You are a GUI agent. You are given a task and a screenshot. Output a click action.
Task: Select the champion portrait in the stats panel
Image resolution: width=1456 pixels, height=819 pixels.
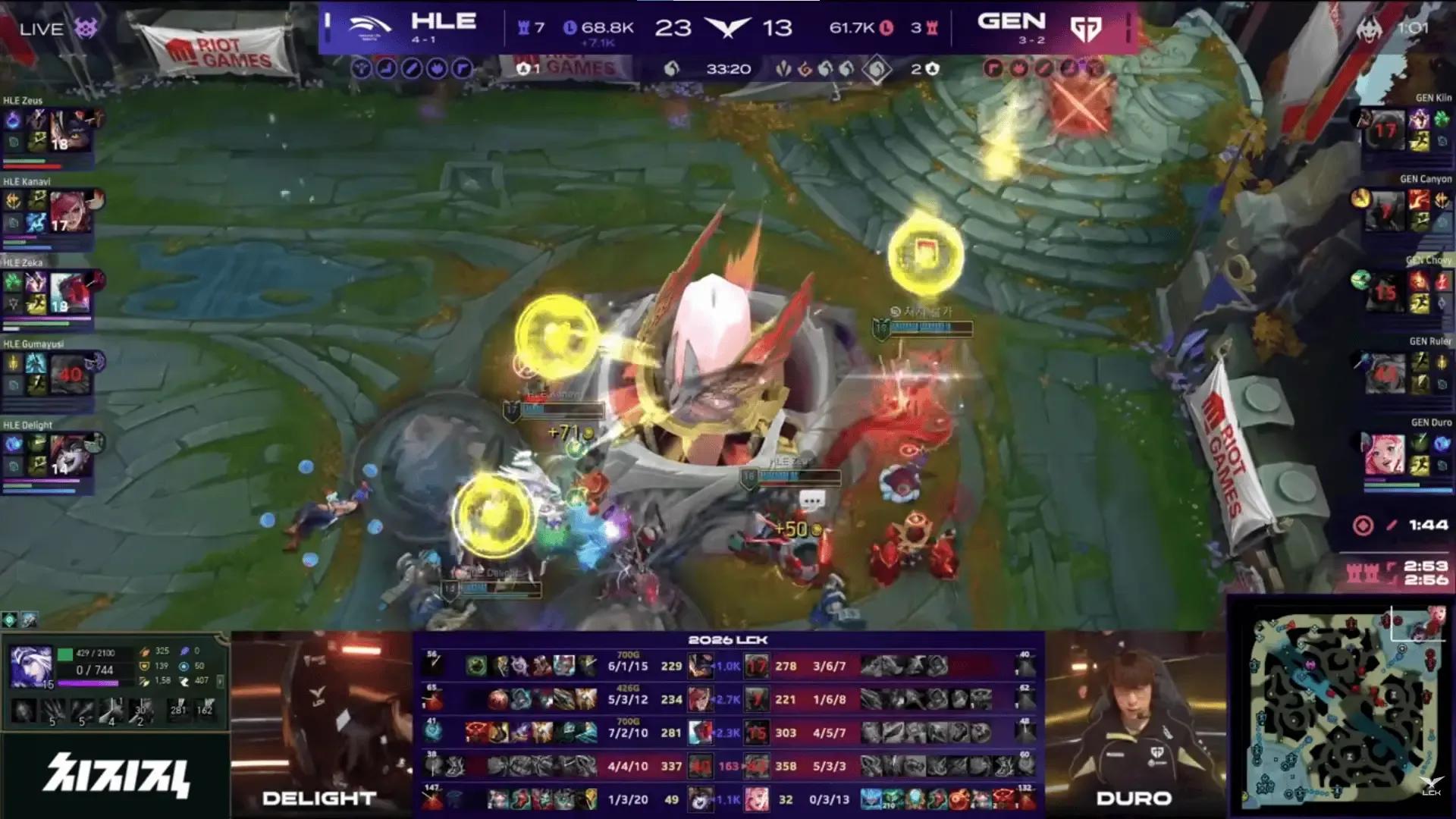point(31,667)
